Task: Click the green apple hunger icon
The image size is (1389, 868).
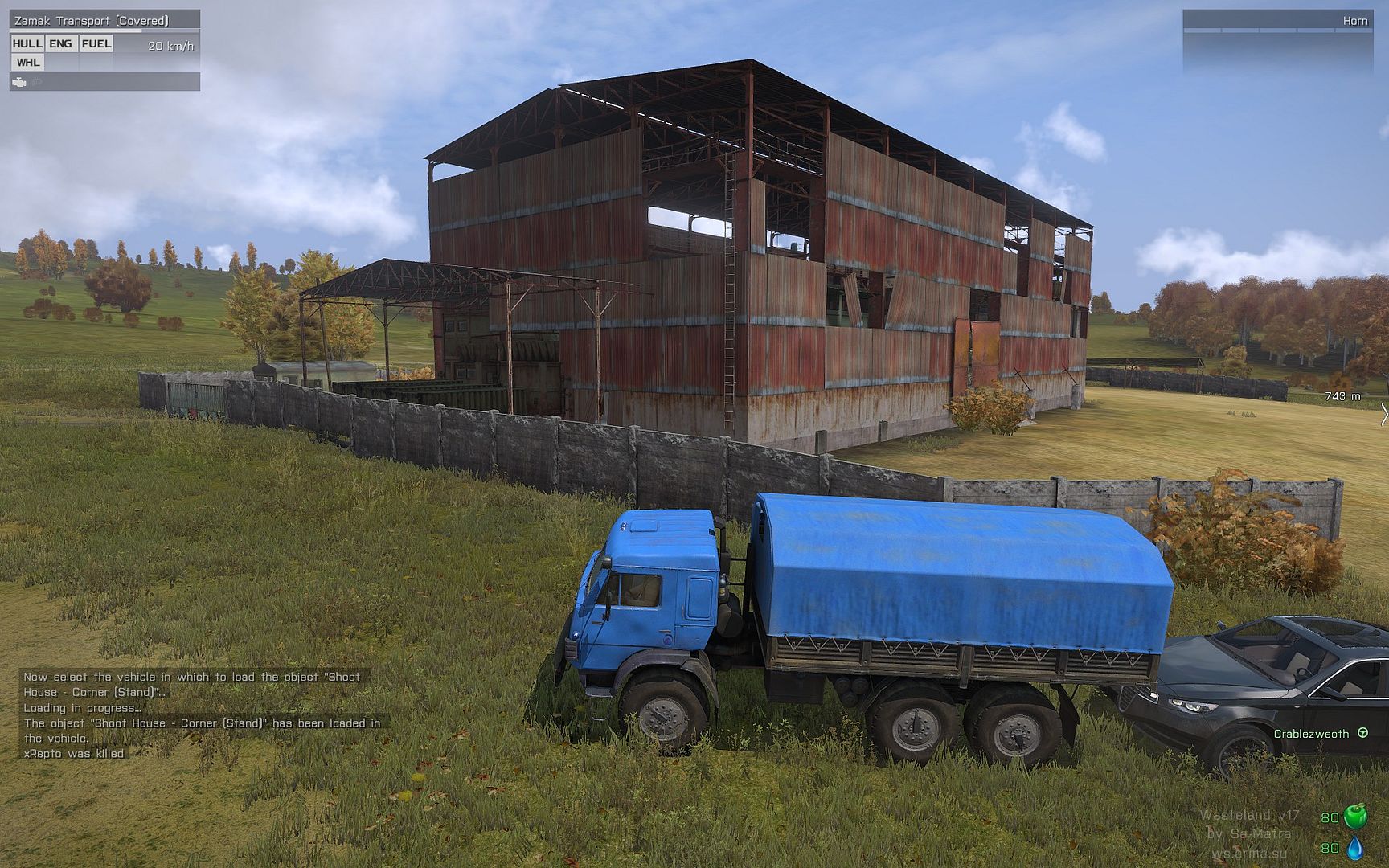Action: coord(1355,816)
